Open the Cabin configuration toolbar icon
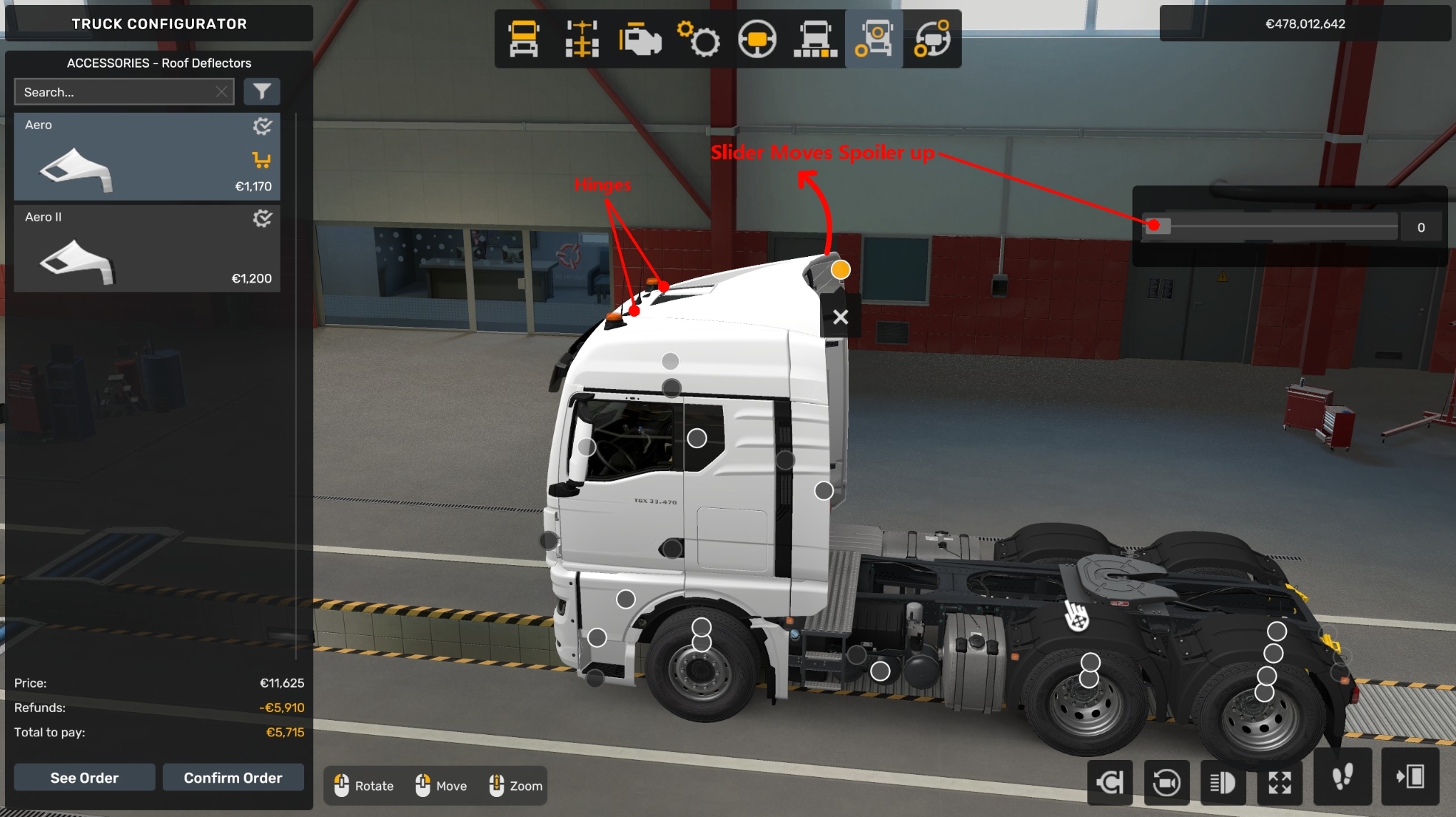Image resolution: width=1456 pixels, height=817 pixels. coord(523,39)
